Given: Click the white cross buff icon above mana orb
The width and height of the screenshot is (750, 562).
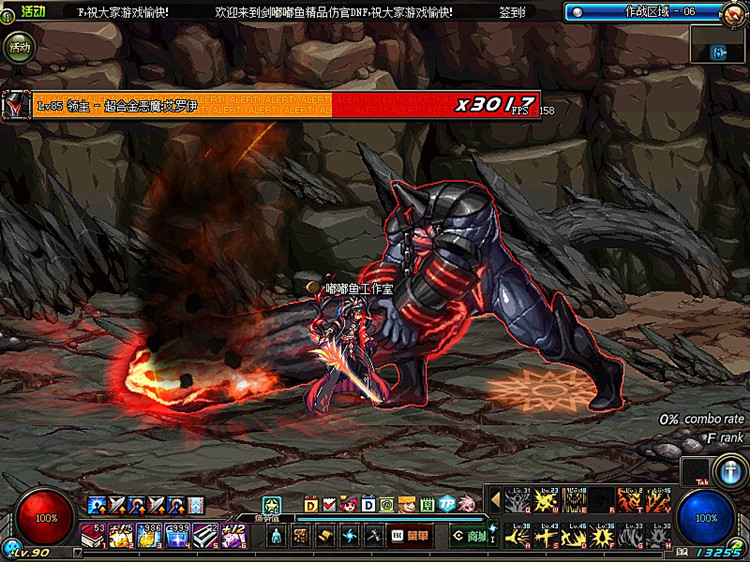Looking at the screenshot, I should tap(727, 470).
